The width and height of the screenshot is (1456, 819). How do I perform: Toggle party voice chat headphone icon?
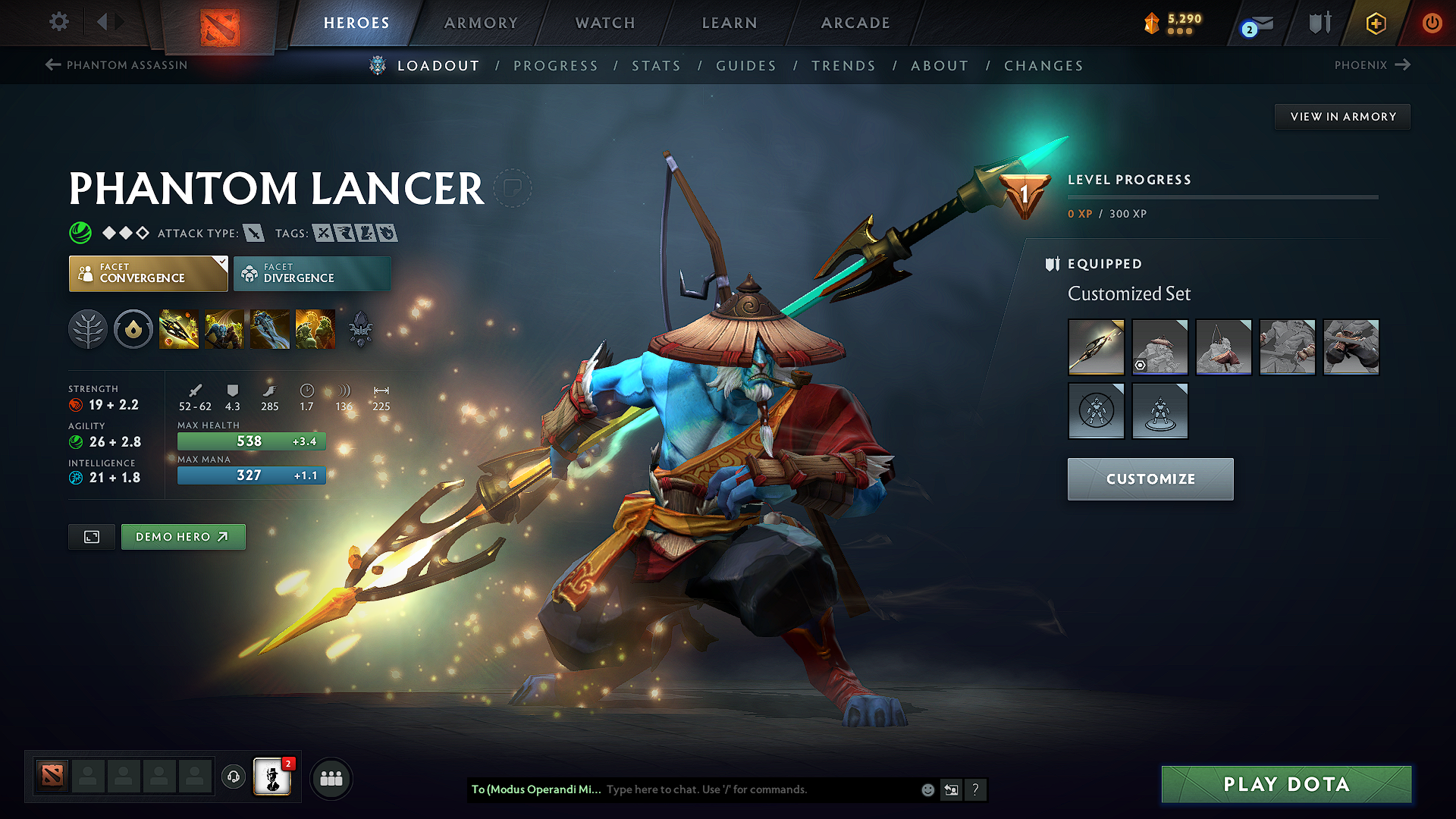(x=233, y=778)
